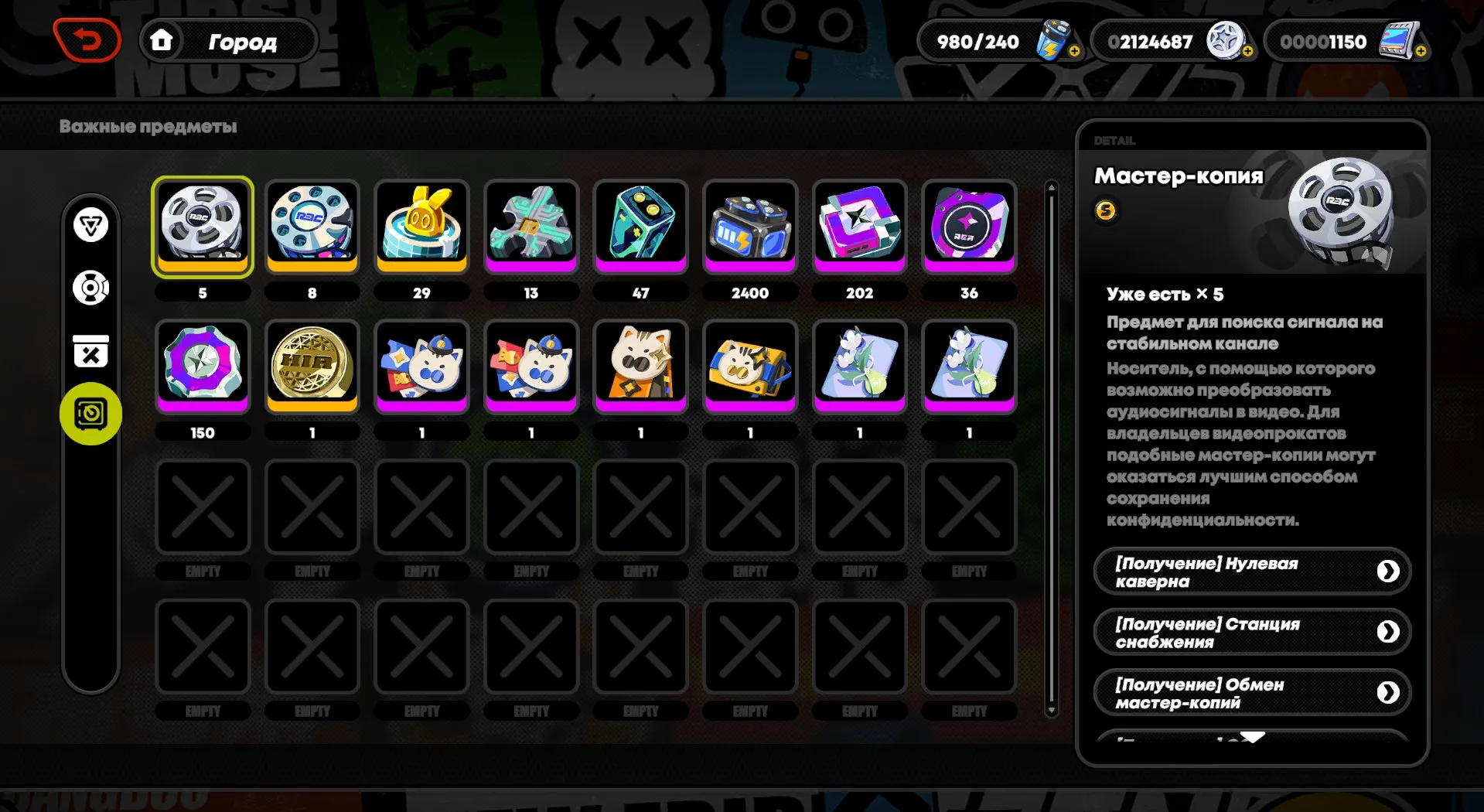Select the battery pack item showing 2400
The image size is (1484, 812).
(x=749, y=226)
